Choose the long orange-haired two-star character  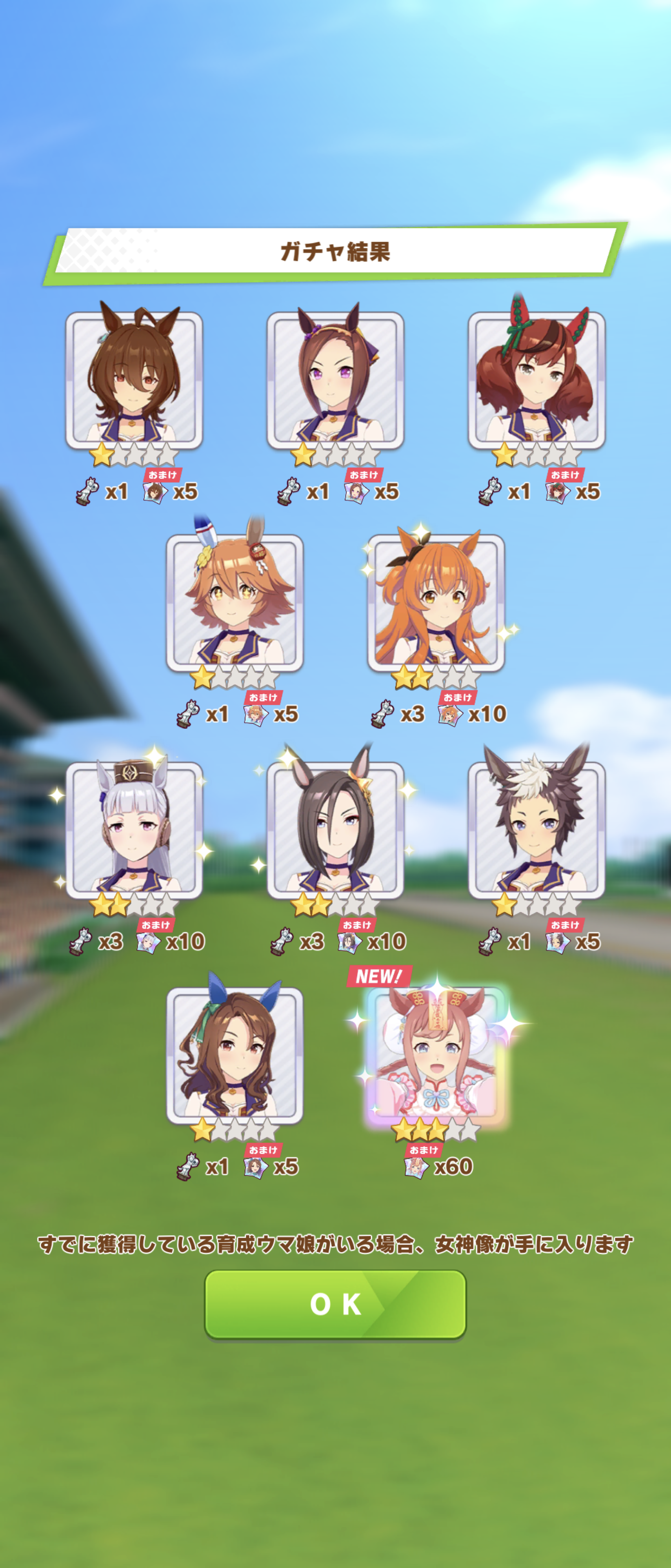(435, 603)
